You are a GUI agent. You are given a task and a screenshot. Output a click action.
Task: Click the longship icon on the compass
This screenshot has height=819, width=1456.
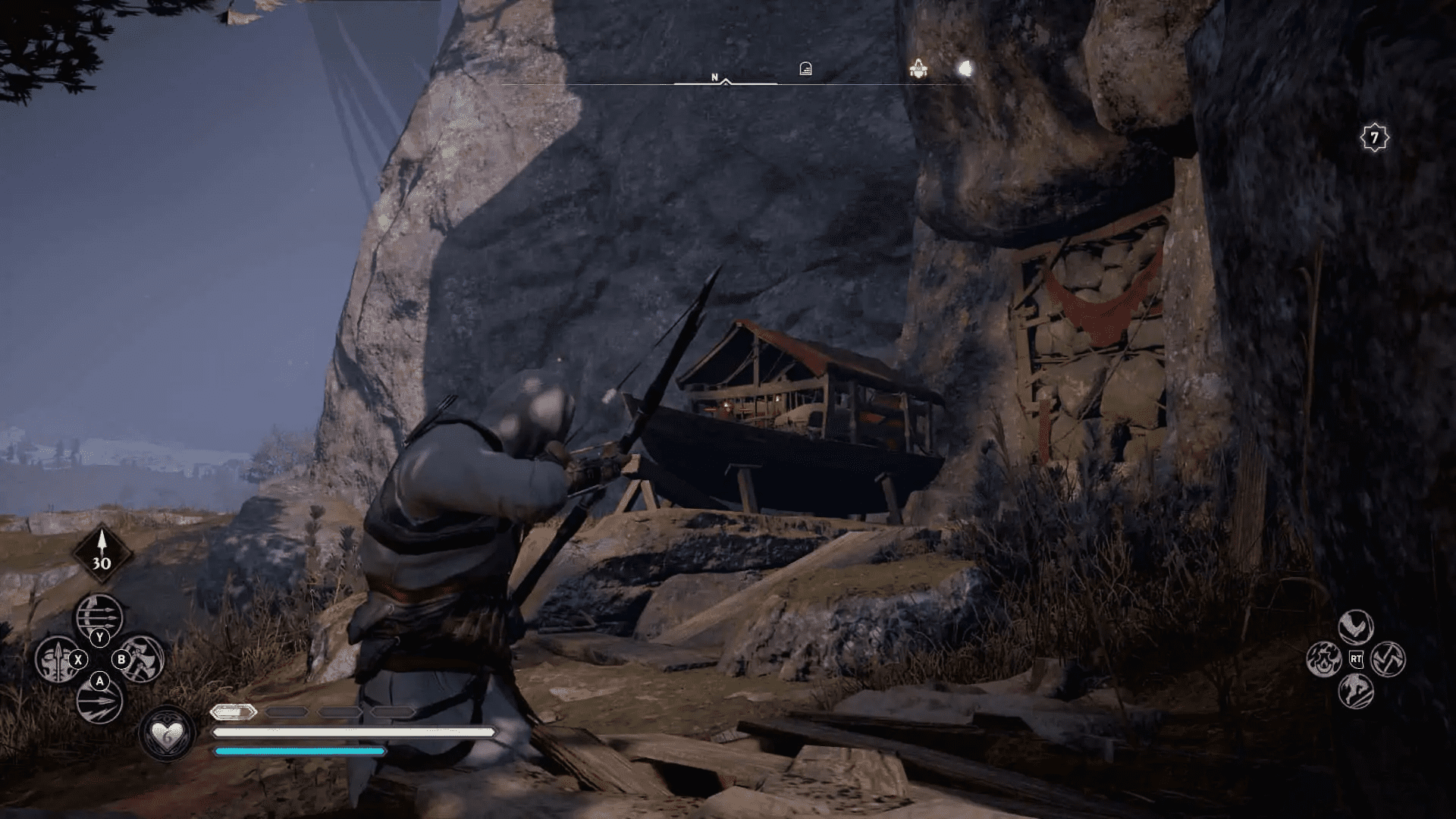pyautogui.click(x=918, y=69)
